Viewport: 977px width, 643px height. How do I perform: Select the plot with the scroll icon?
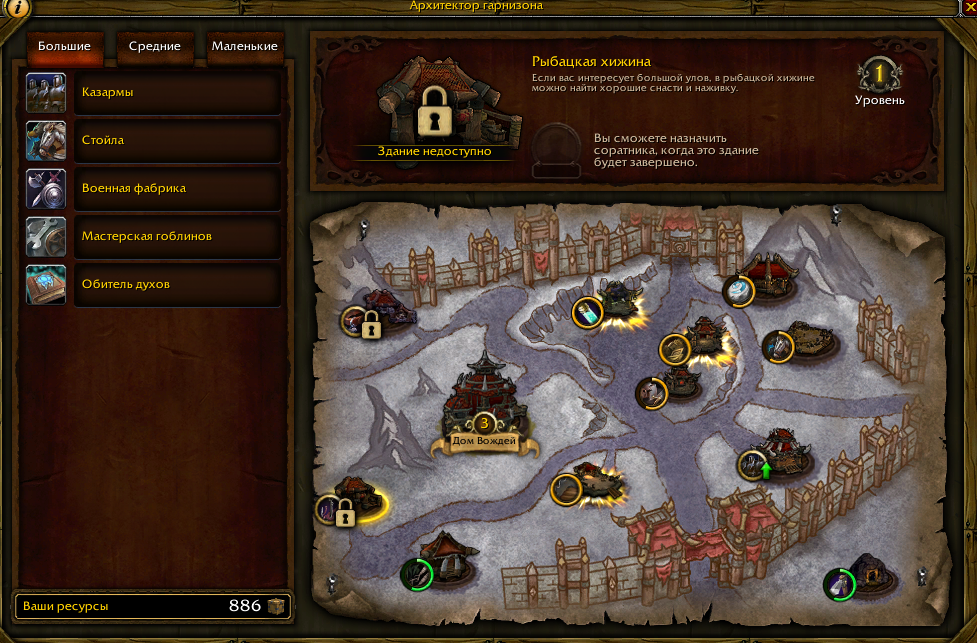click(675, 348)
